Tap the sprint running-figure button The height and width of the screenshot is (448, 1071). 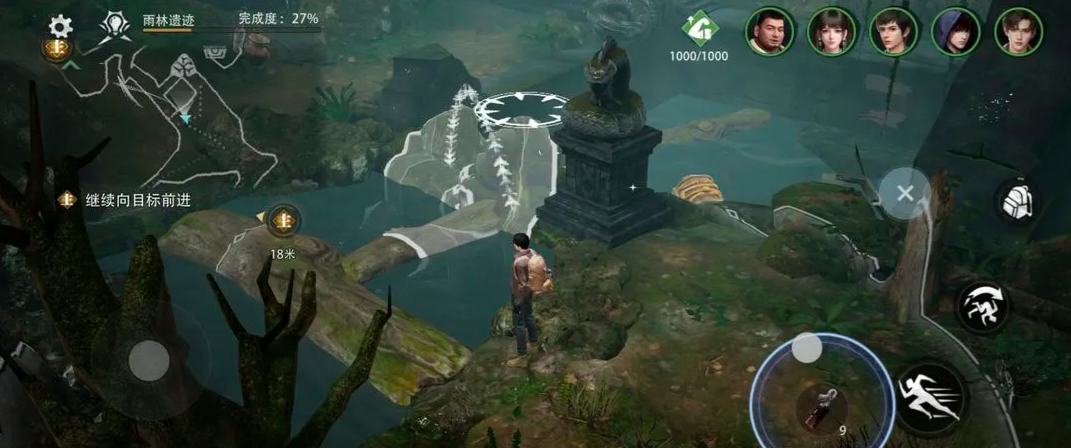pos(931,397)
